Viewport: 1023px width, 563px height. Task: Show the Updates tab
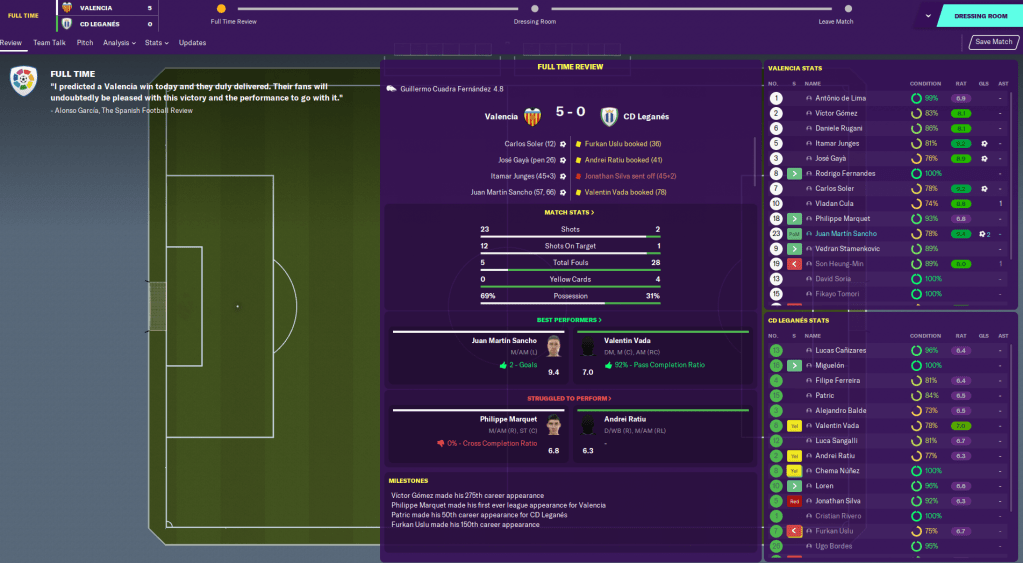pyautogui.click(x=192, y=43)
